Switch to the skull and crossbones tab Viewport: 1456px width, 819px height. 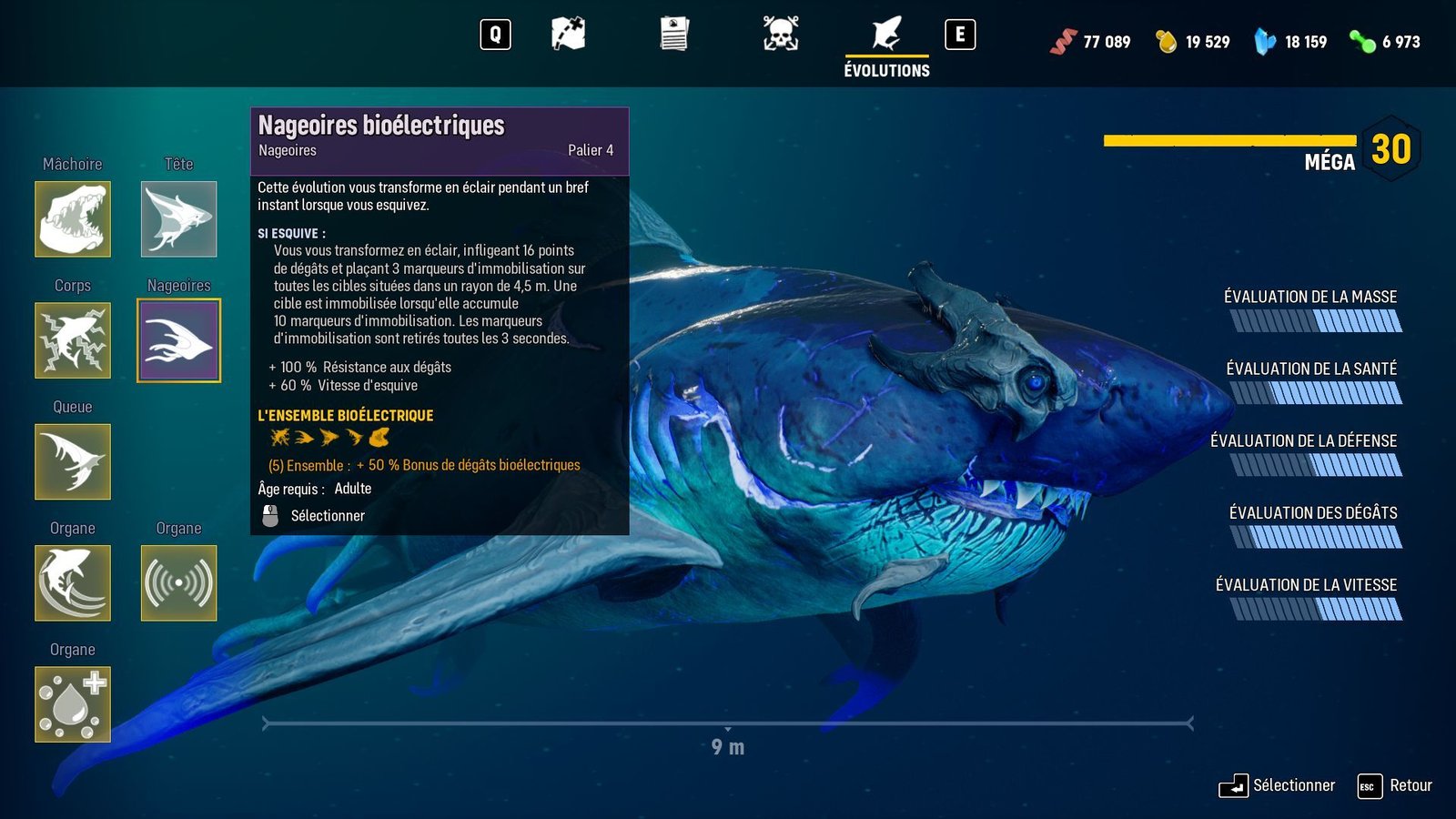781,35
